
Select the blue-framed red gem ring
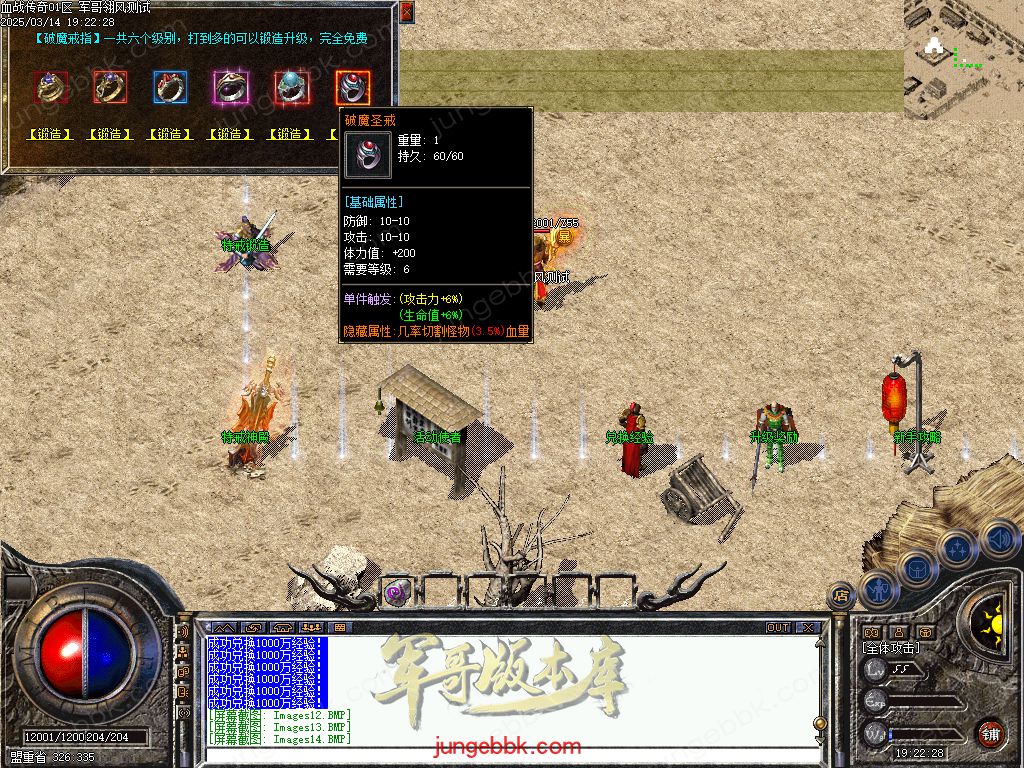[170, 88]
